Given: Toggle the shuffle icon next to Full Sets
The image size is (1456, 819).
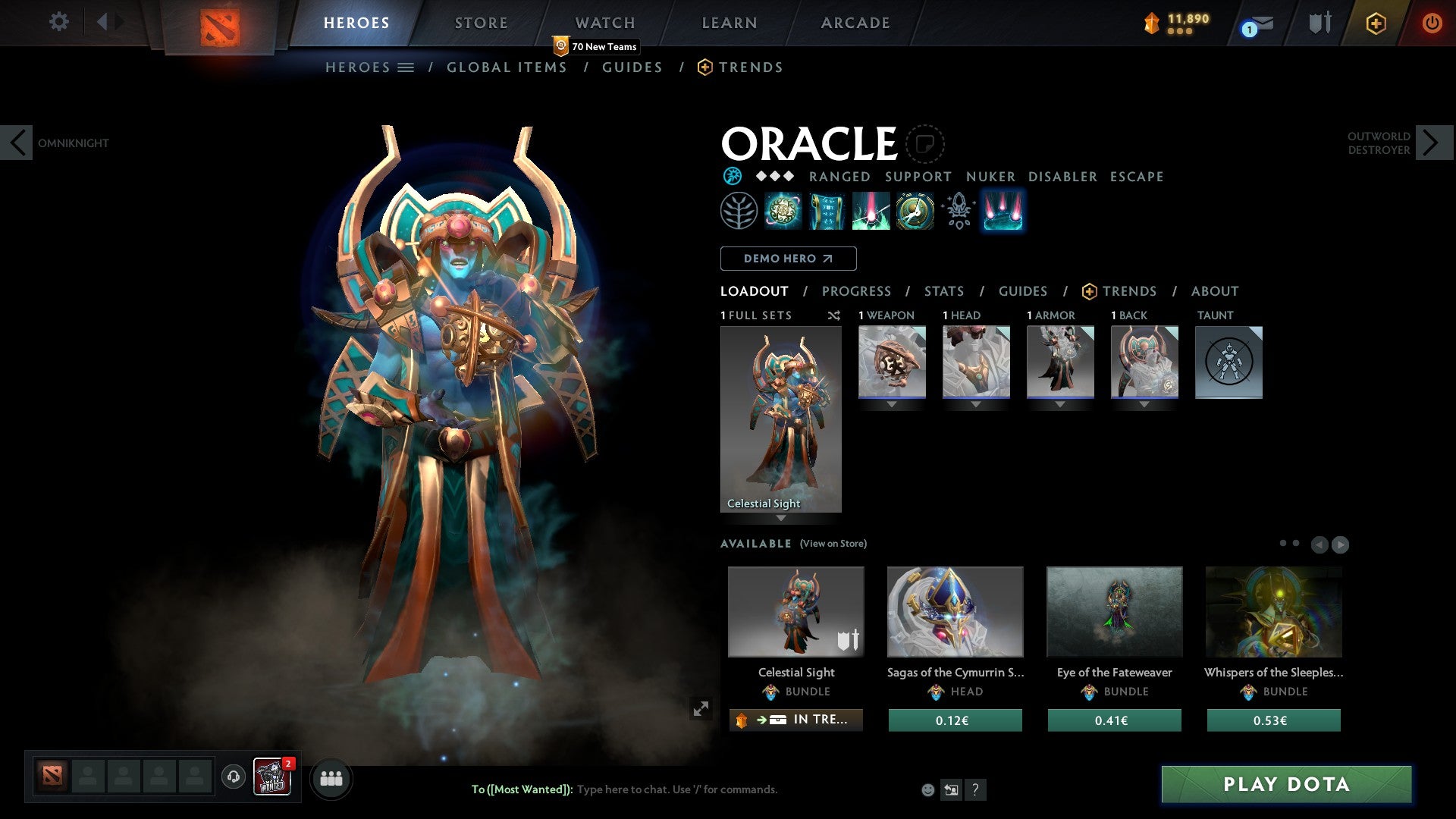Looking at the screenshot, I should 834,315.
